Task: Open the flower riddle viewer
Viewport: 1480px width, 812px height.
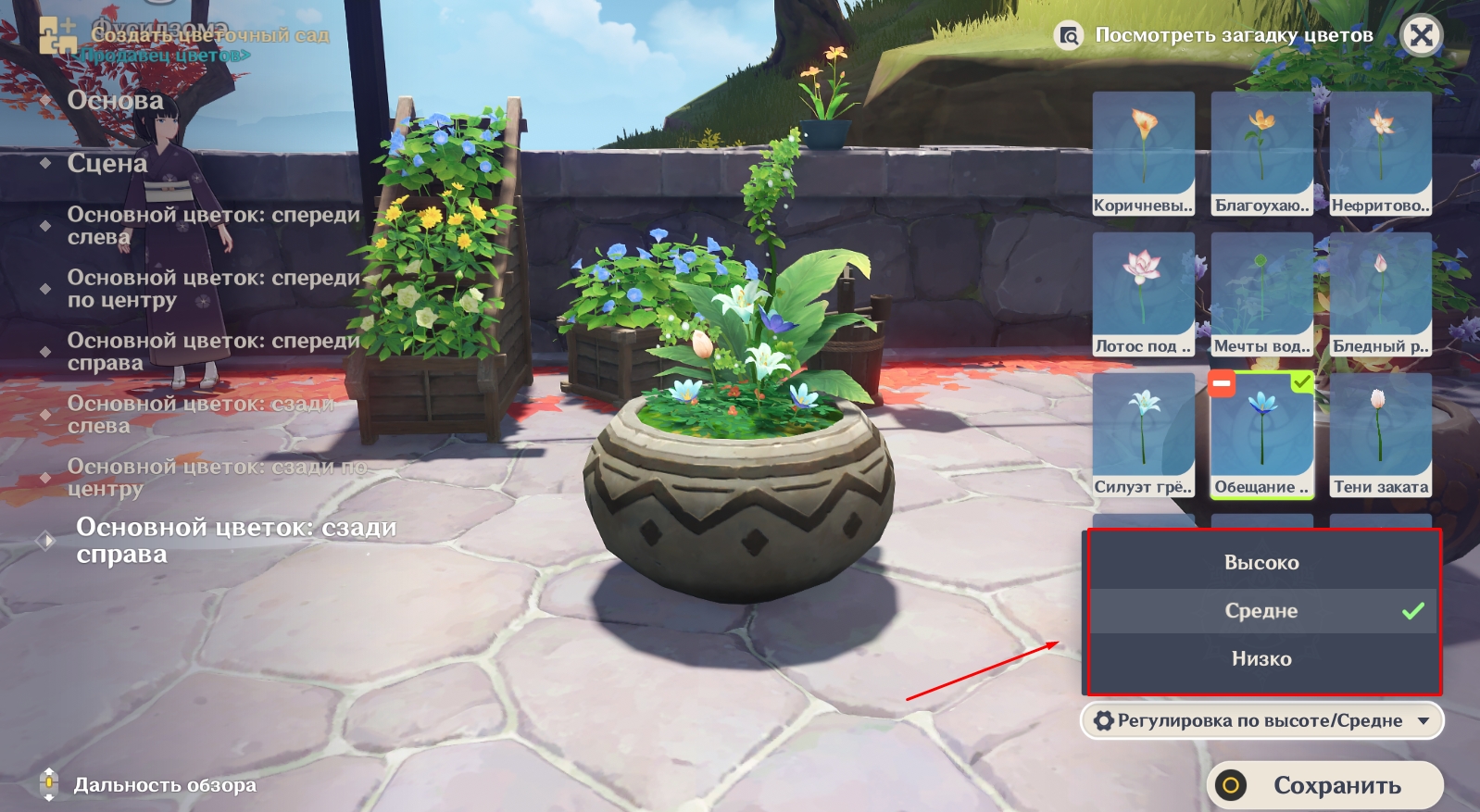Action: 1216,36
